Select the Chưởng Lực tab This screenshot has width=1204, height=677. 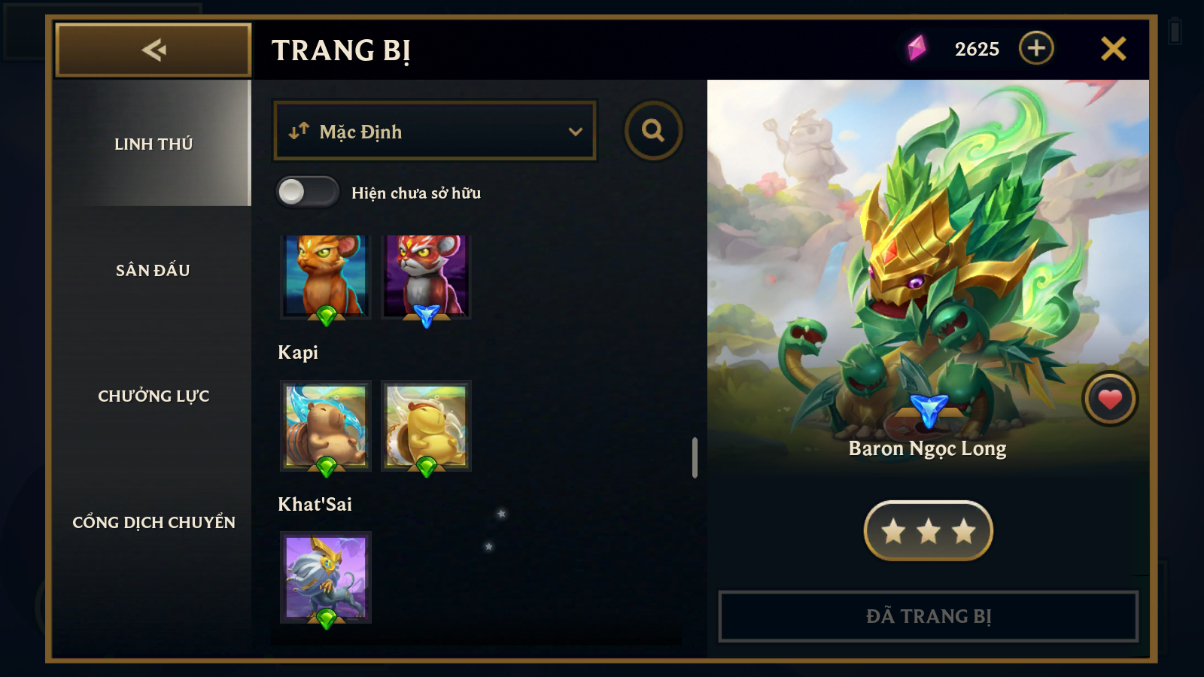153,396
